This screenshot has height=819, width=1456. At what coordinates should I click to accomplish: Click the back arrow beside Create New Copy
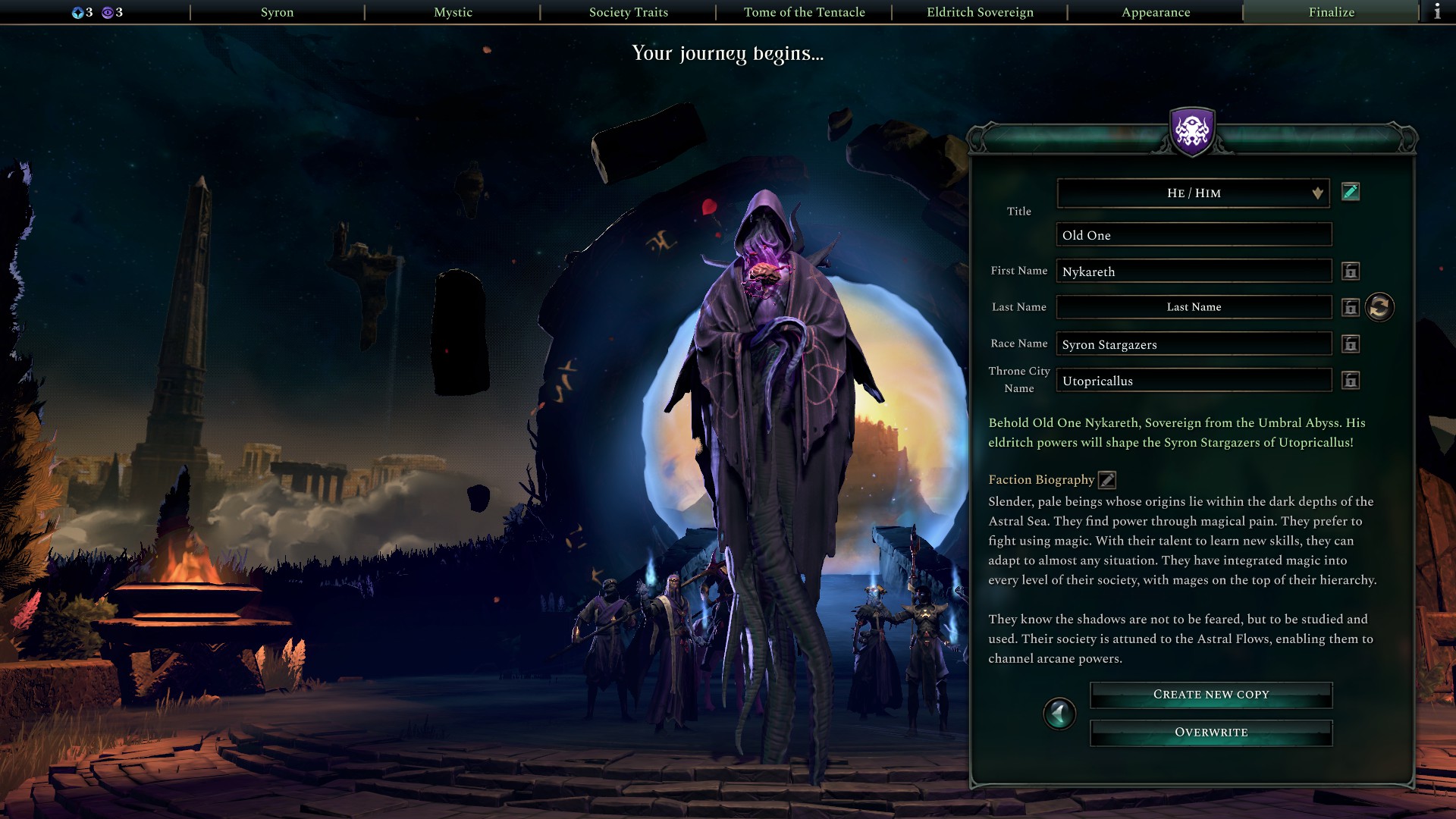click(1060, 714)
